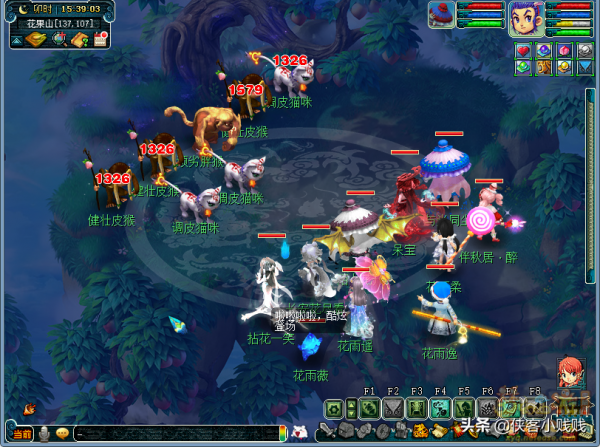Click the red-haired NPC portrait button
The height and width of the screenshot is (447, 600).
[570, 372]
